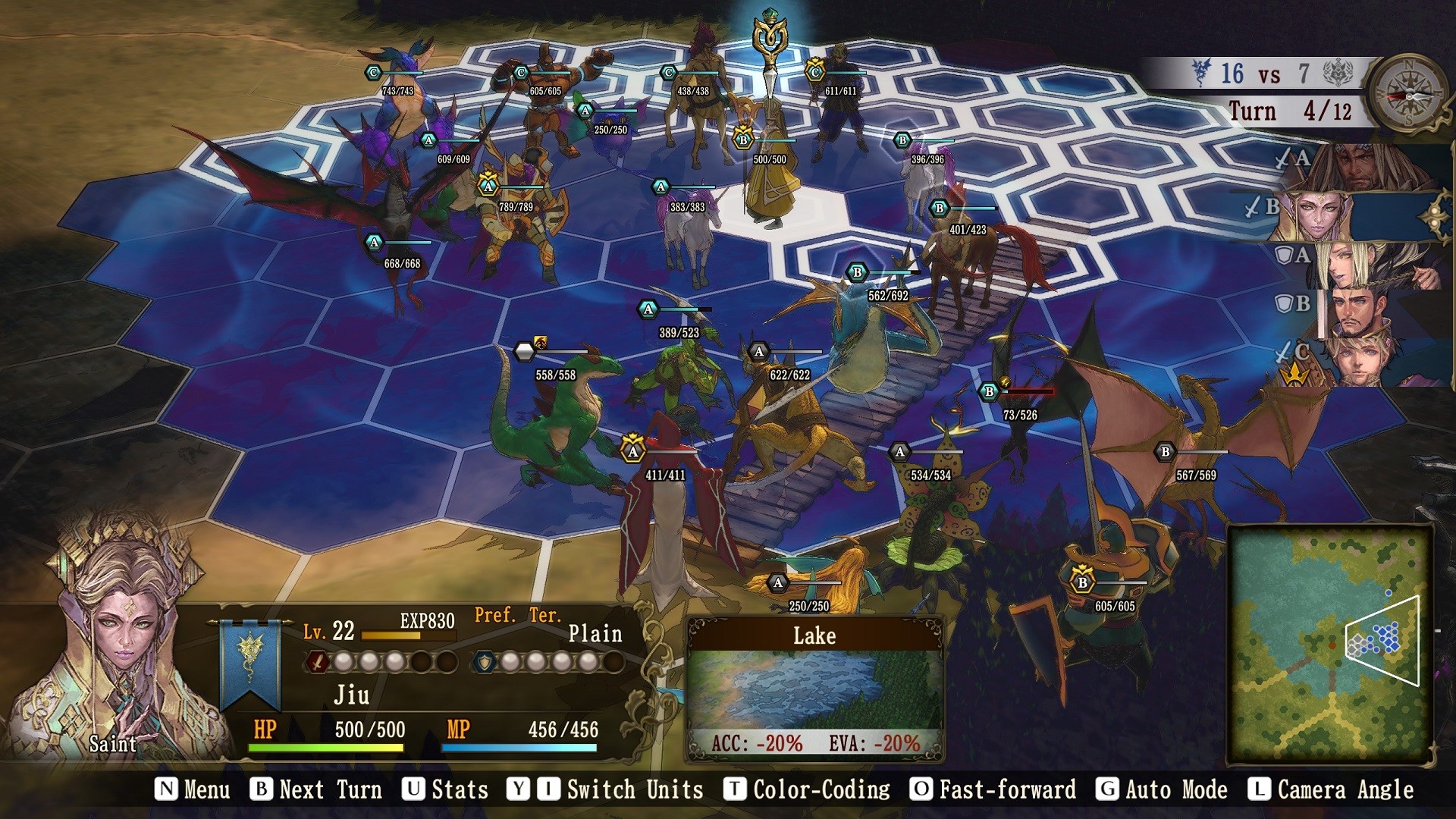Click the blue shield defense stat icon
The image size is (1456, 819).
pyautogui.click(x=485, y=662)
